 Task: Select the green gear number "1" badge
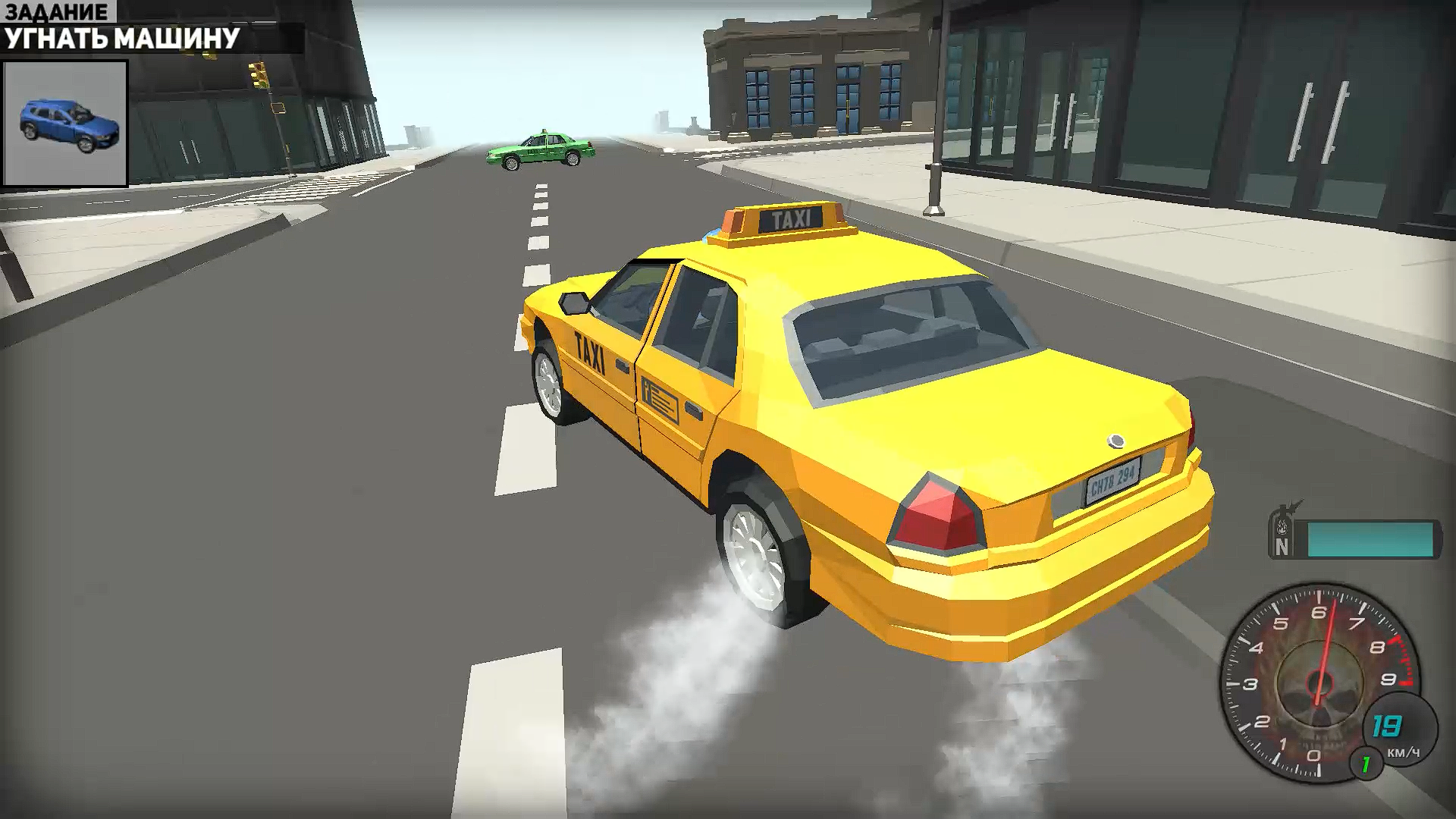(1364, 764)
